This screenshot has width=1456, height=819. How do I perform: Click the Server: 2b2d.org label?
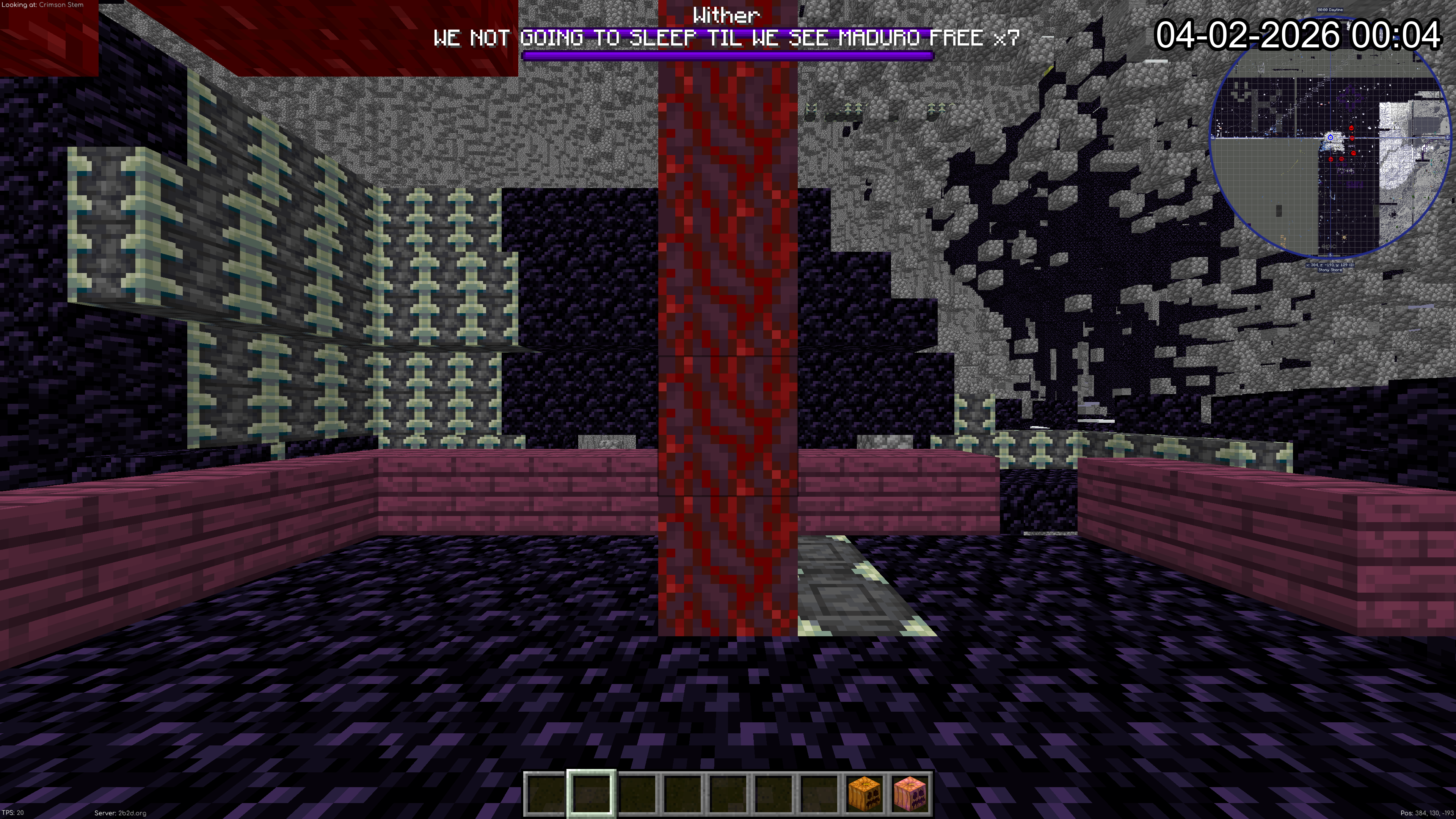(x=120, y=813)
